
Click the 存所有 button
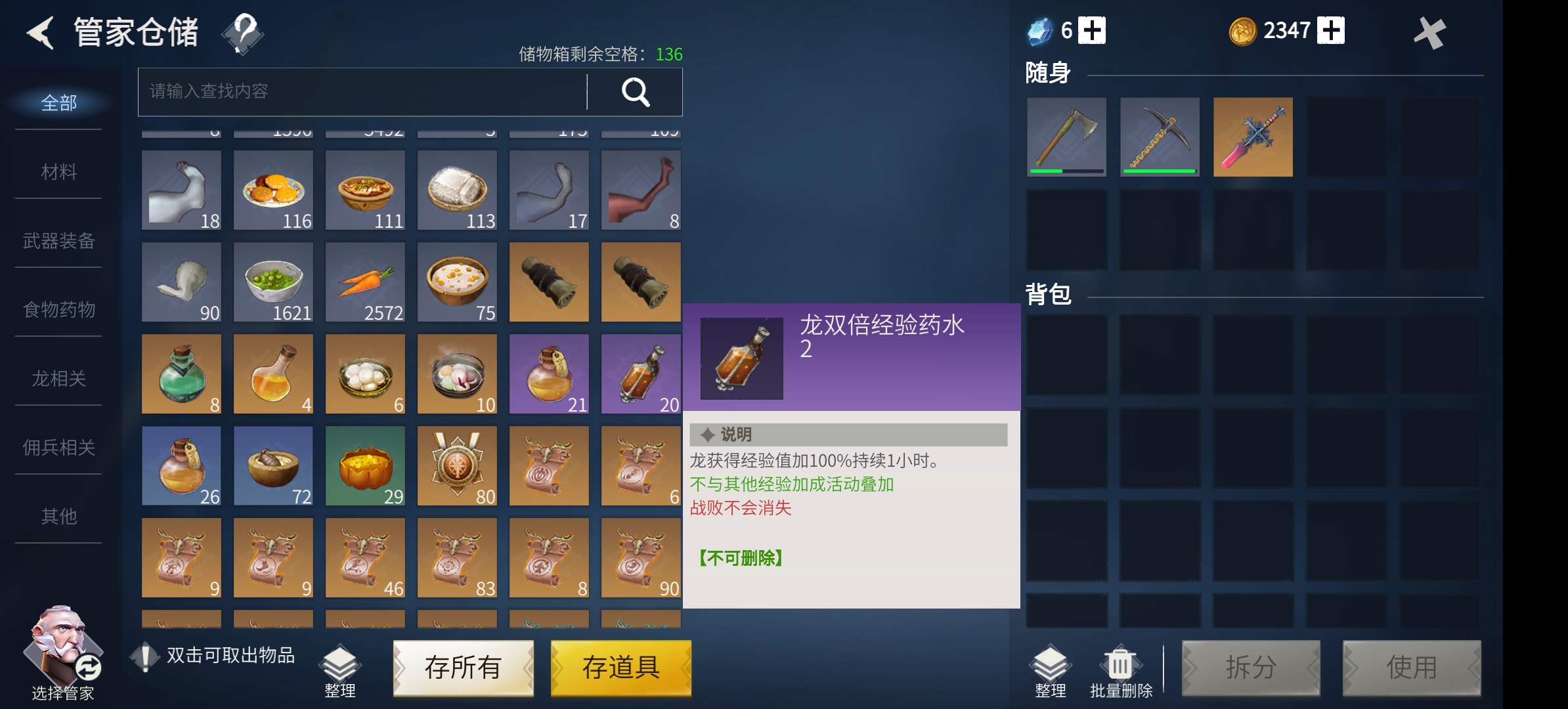coord(463,668)
